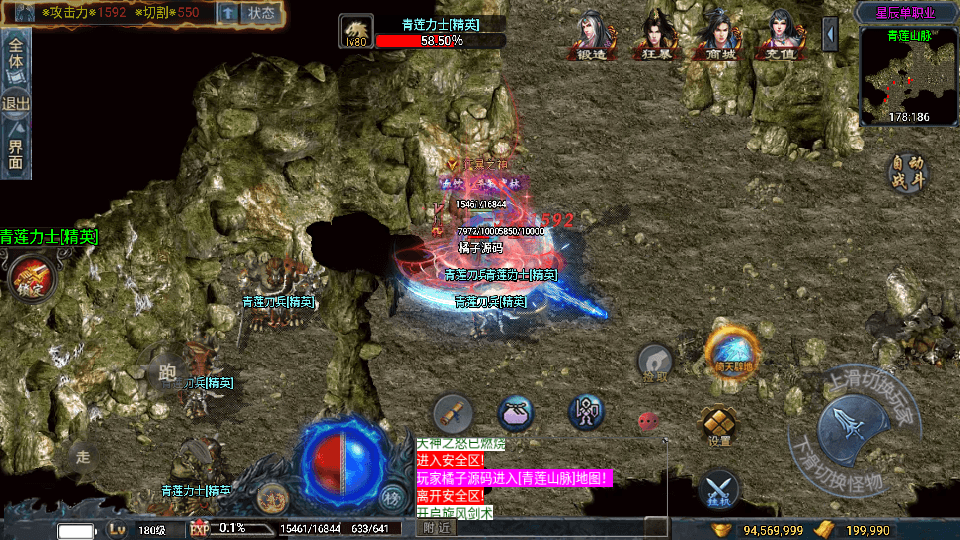960x540 pixels.
Task: Cast the 倚天辟地 skill
Action: 732,352
